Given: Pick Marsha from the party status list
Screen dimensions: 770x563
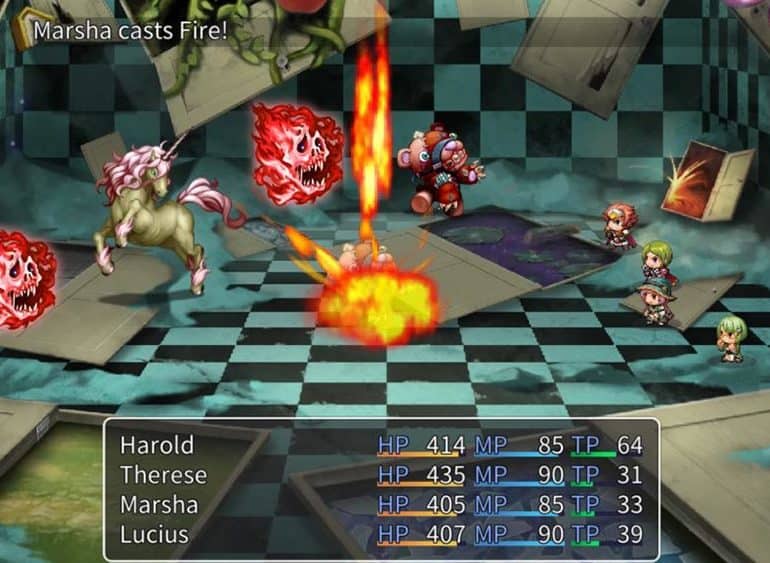Looking at the screenshot, I should click(x=160, y=505).
